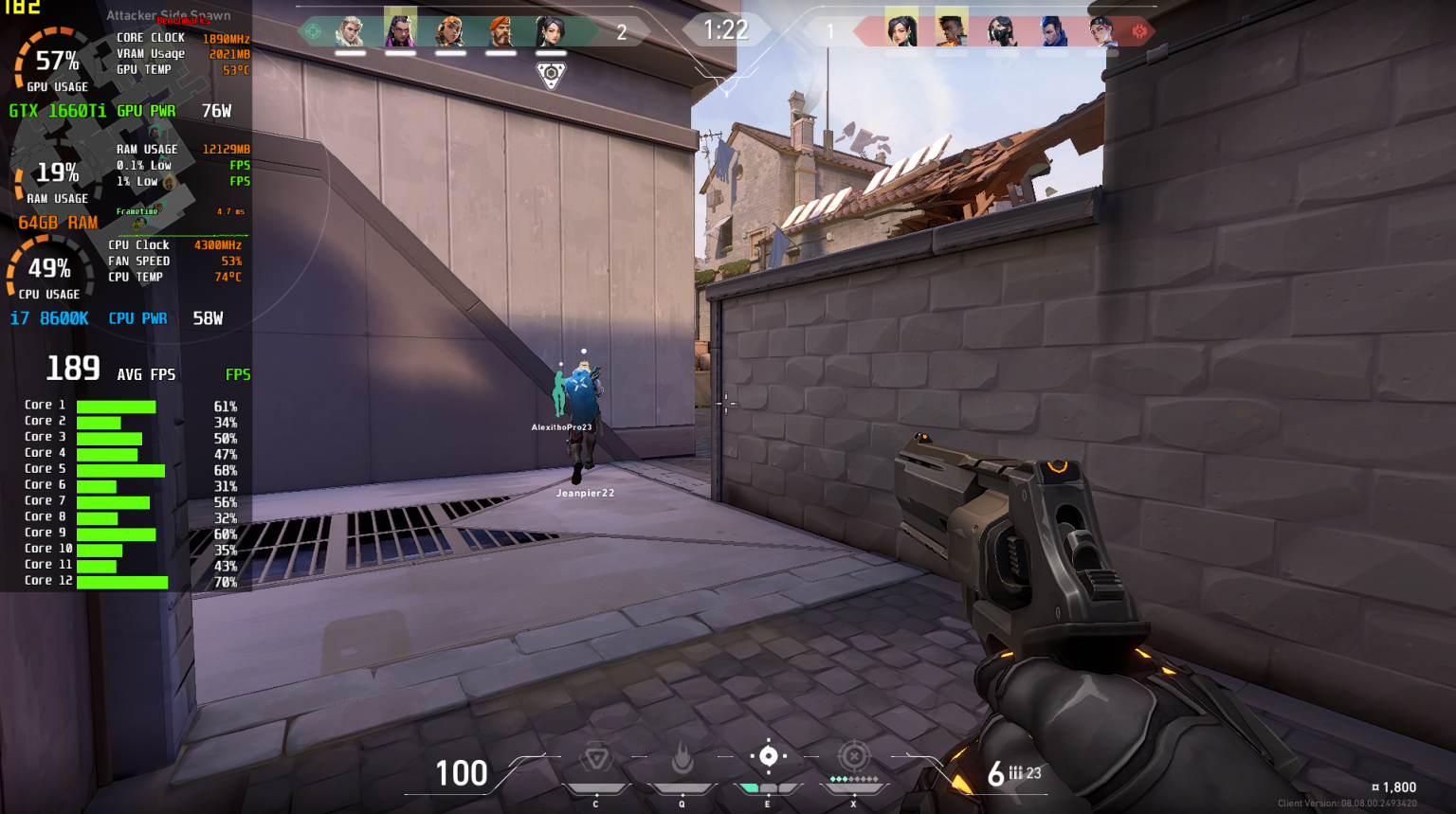Select the ally Sage portrait above the spike
Viewport: 1456px width, 814px height.
pyautogui.click(x=551, y=31)
